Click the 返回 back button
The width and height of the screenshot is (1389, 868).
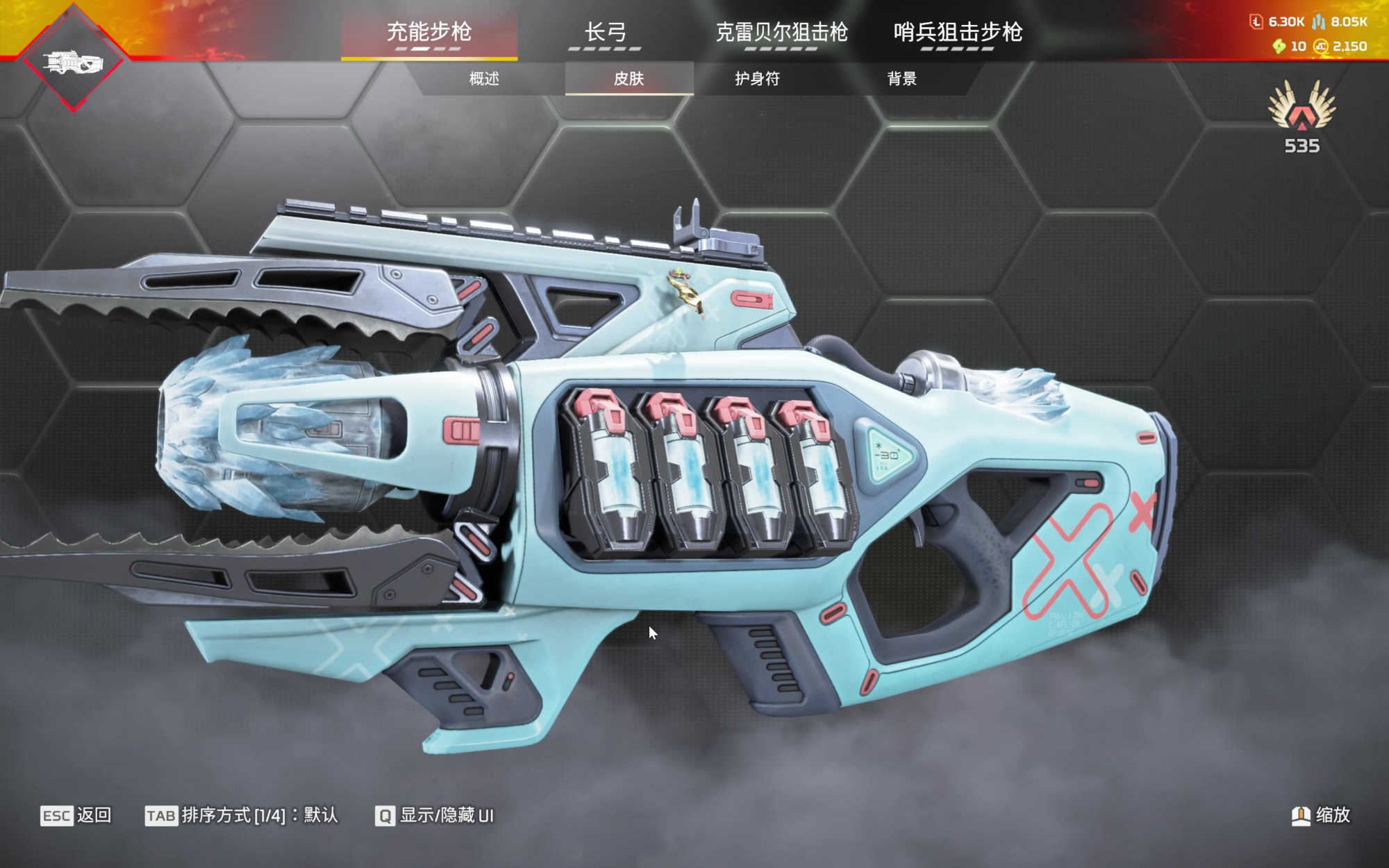(76, 815)
